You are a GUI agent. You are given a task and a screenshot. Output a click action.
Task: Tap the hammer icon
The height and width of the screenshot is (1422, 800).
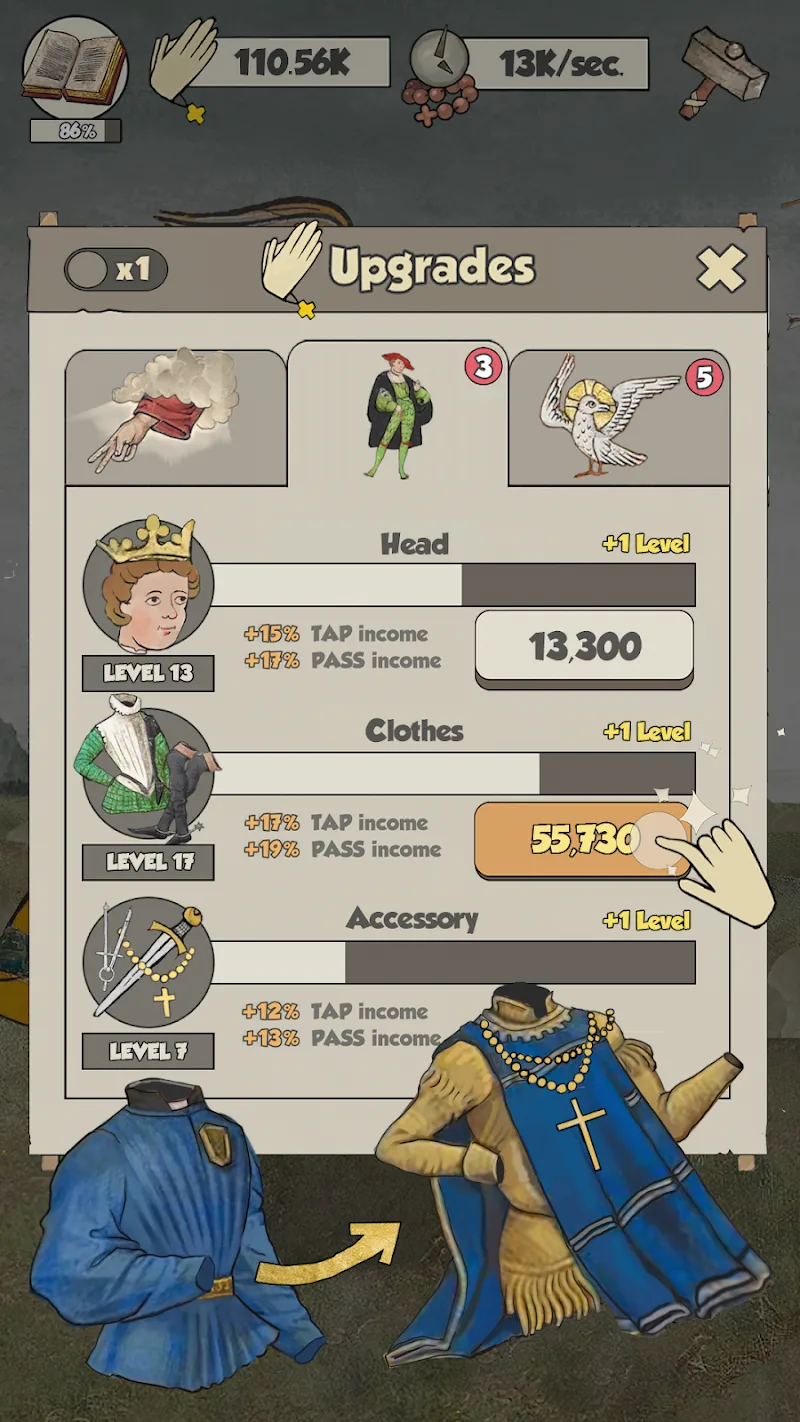723,70
